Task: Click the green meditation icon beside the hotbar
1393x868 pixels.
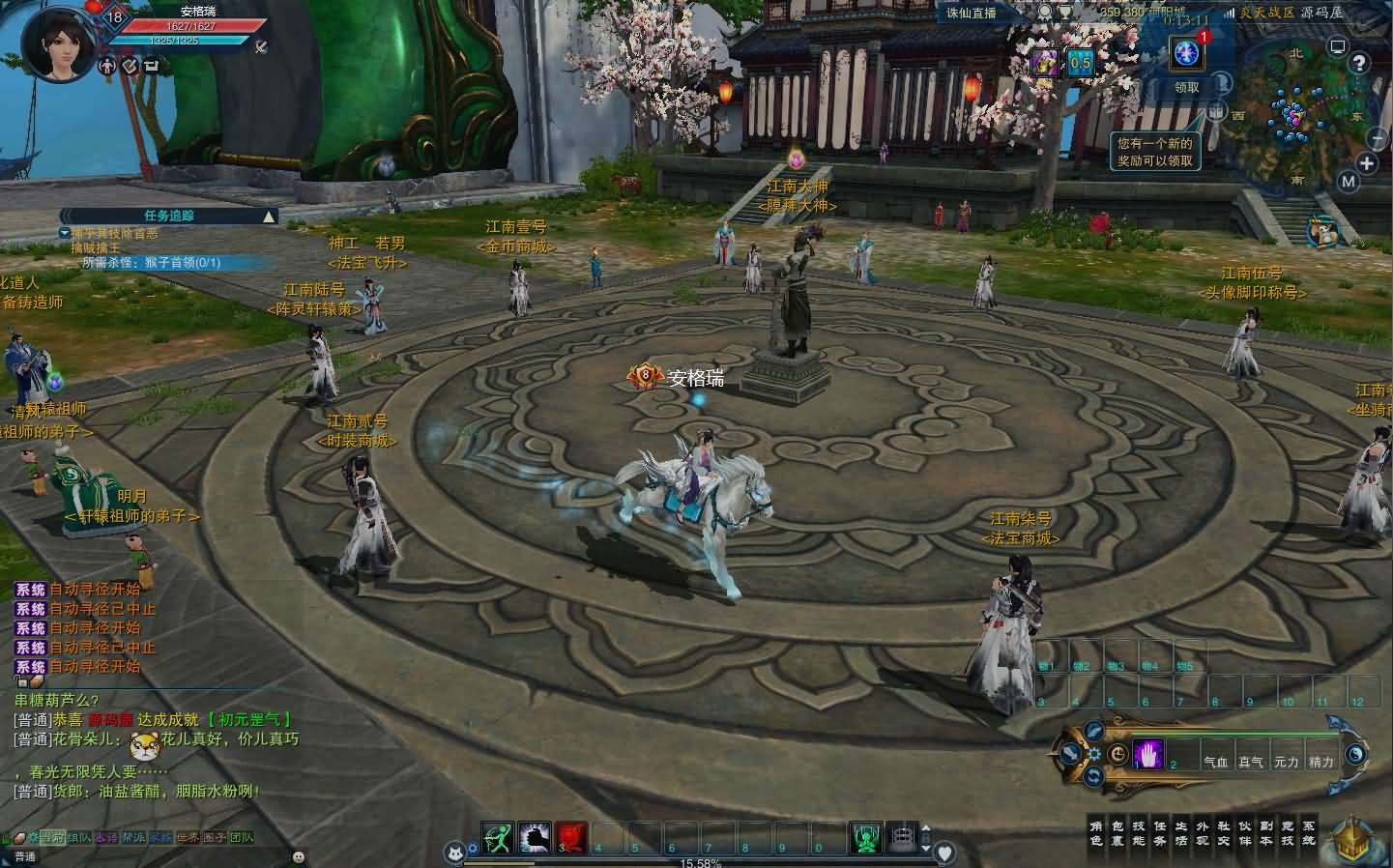Action: pos(867,839)
